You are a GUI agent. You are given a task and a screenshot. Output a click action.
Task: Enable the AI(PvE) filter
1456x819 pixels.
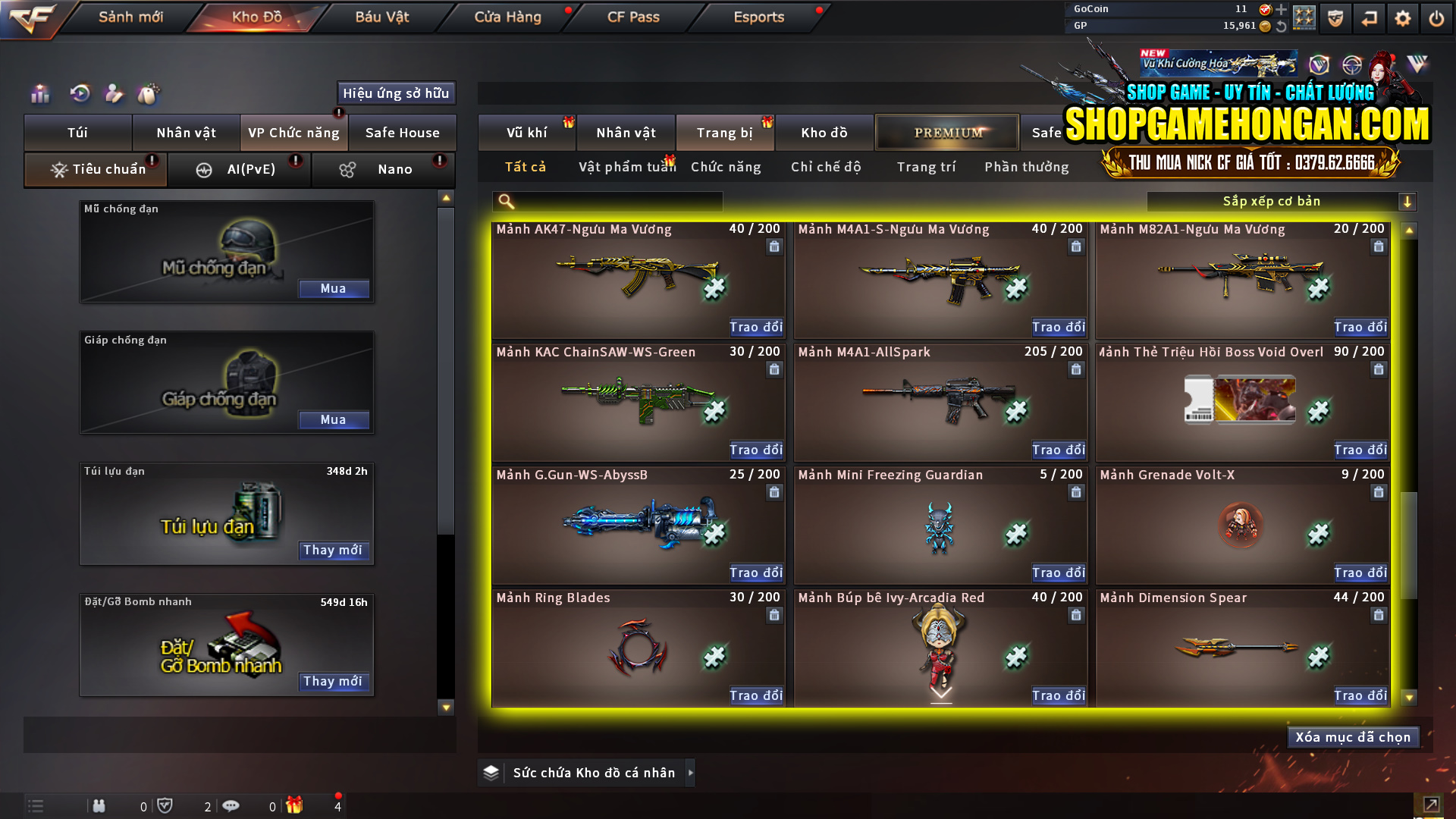click(x=240, y=169)
